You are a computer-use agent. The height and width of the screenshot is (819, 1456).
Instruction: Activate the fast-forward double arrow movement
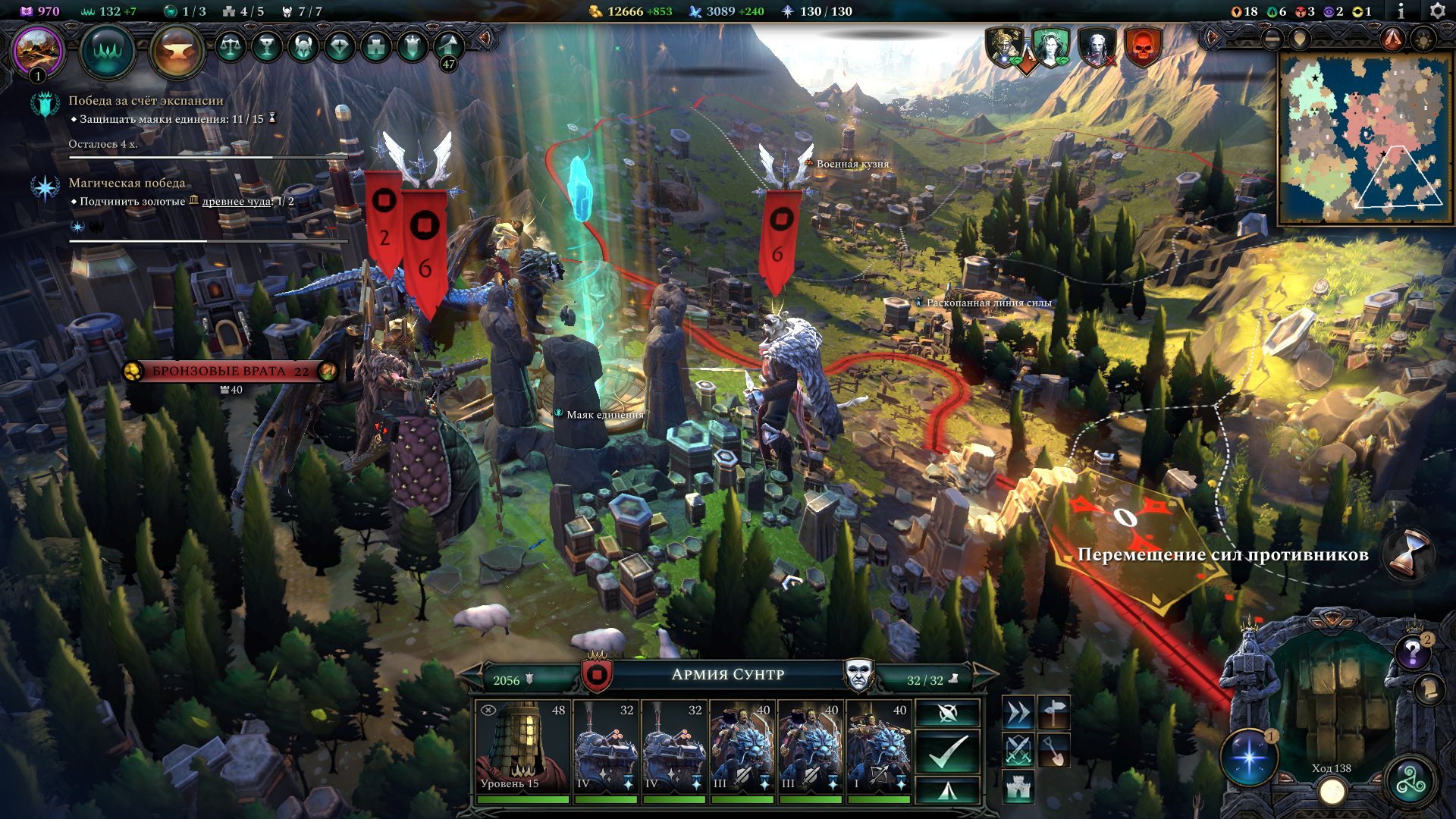click(1018, 713)
